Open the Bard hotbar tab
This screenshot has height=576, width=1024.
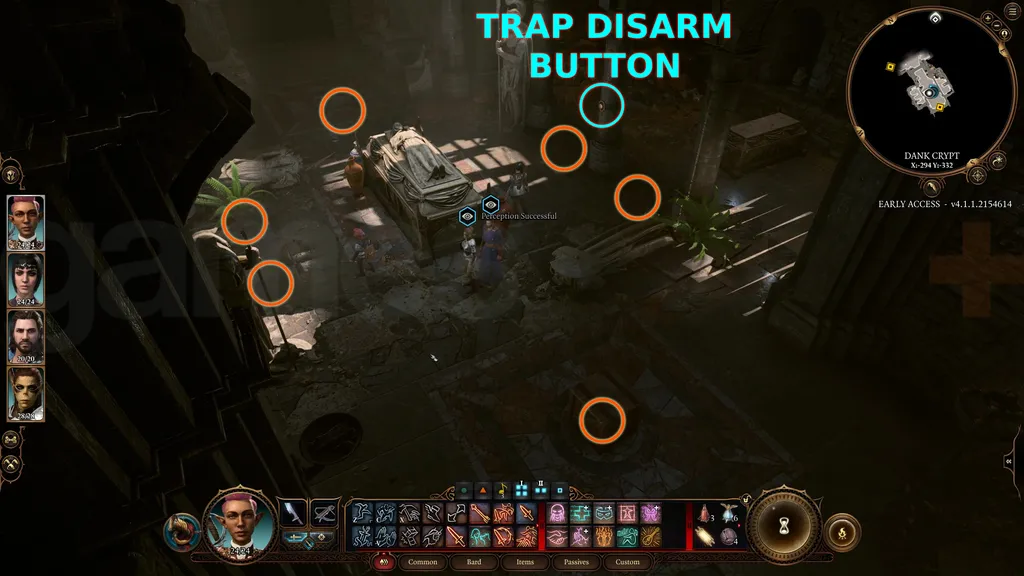coord(473,562)
